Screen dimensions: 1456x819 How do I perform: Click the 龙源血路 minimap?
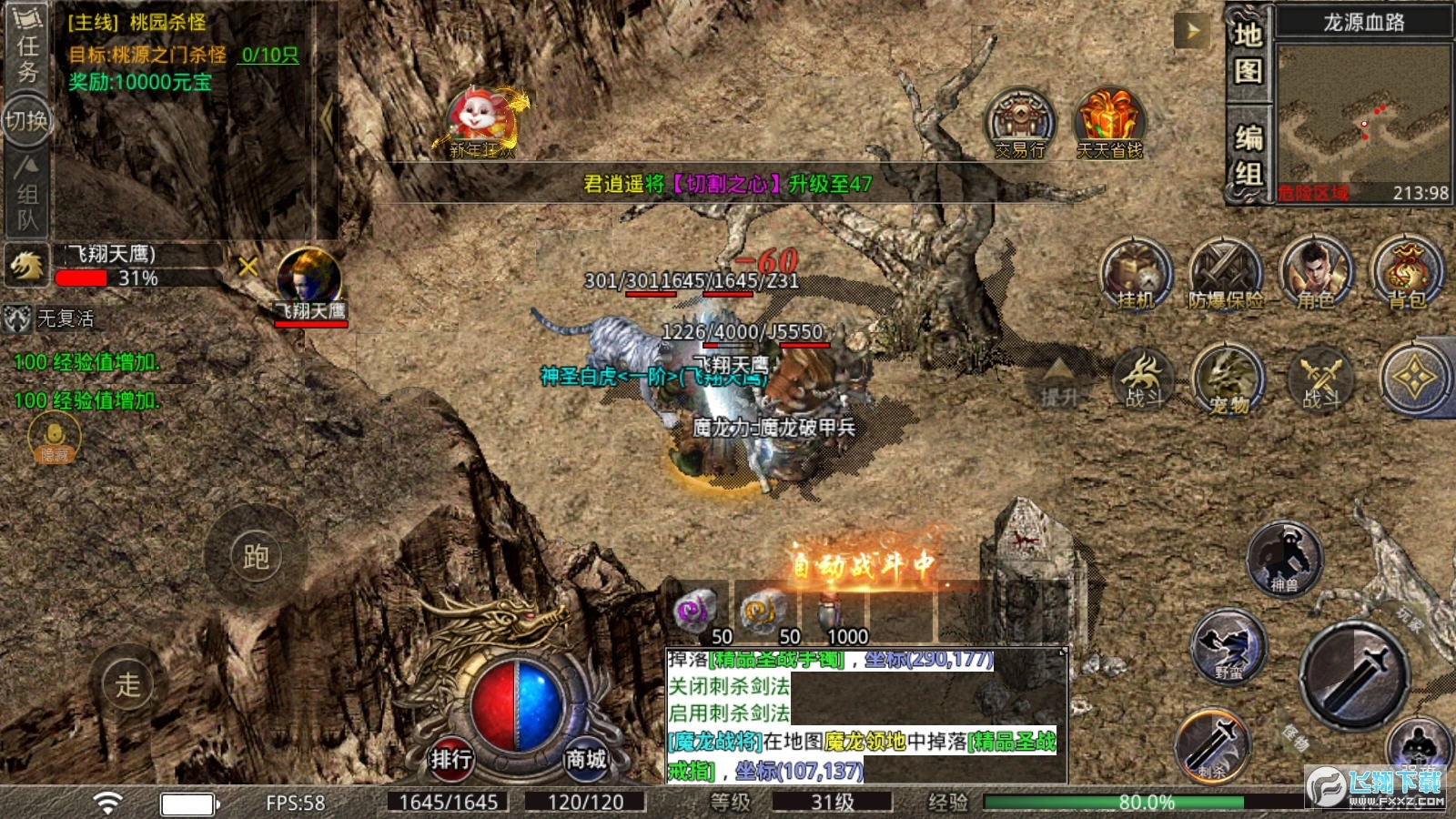click(1362, 113)
